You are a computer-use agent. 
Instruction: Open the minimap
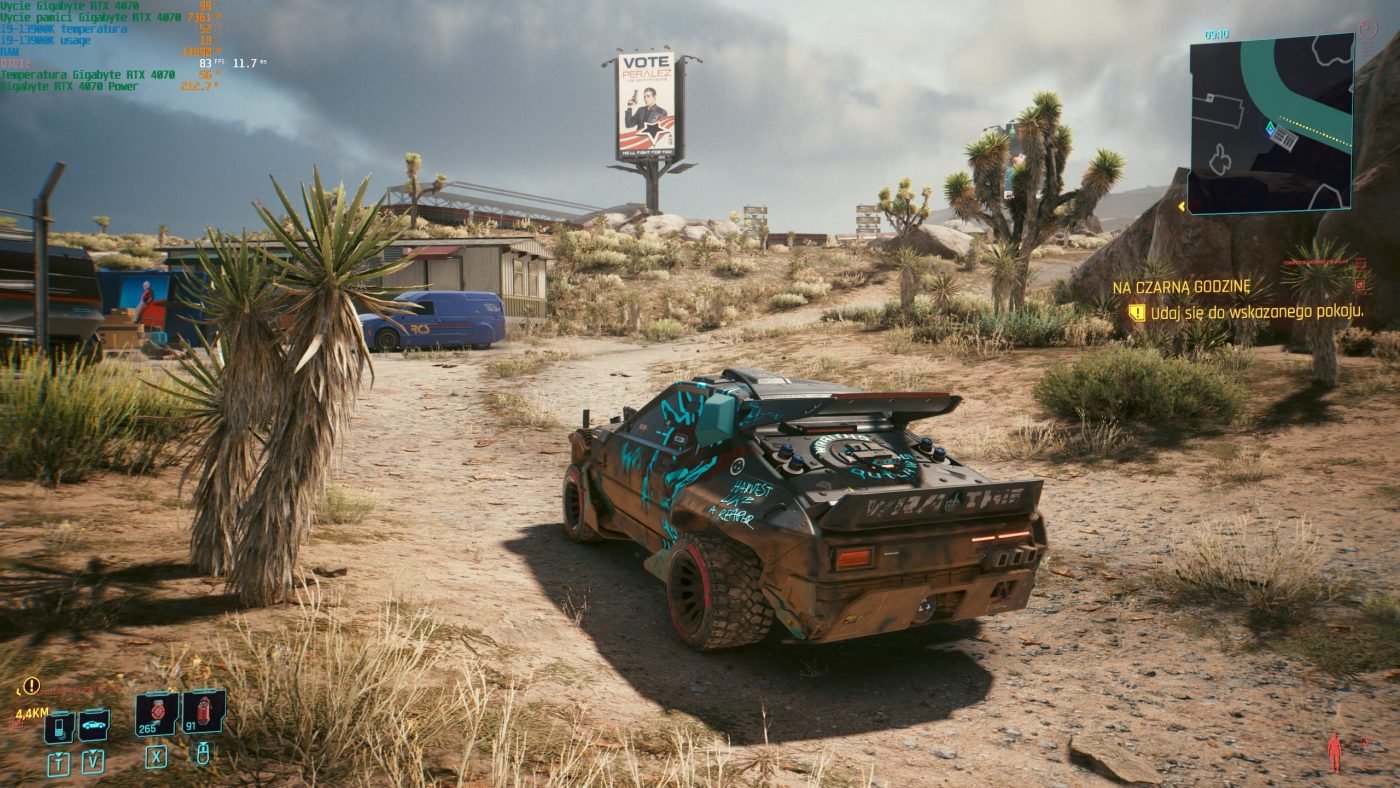[1270, 123]
